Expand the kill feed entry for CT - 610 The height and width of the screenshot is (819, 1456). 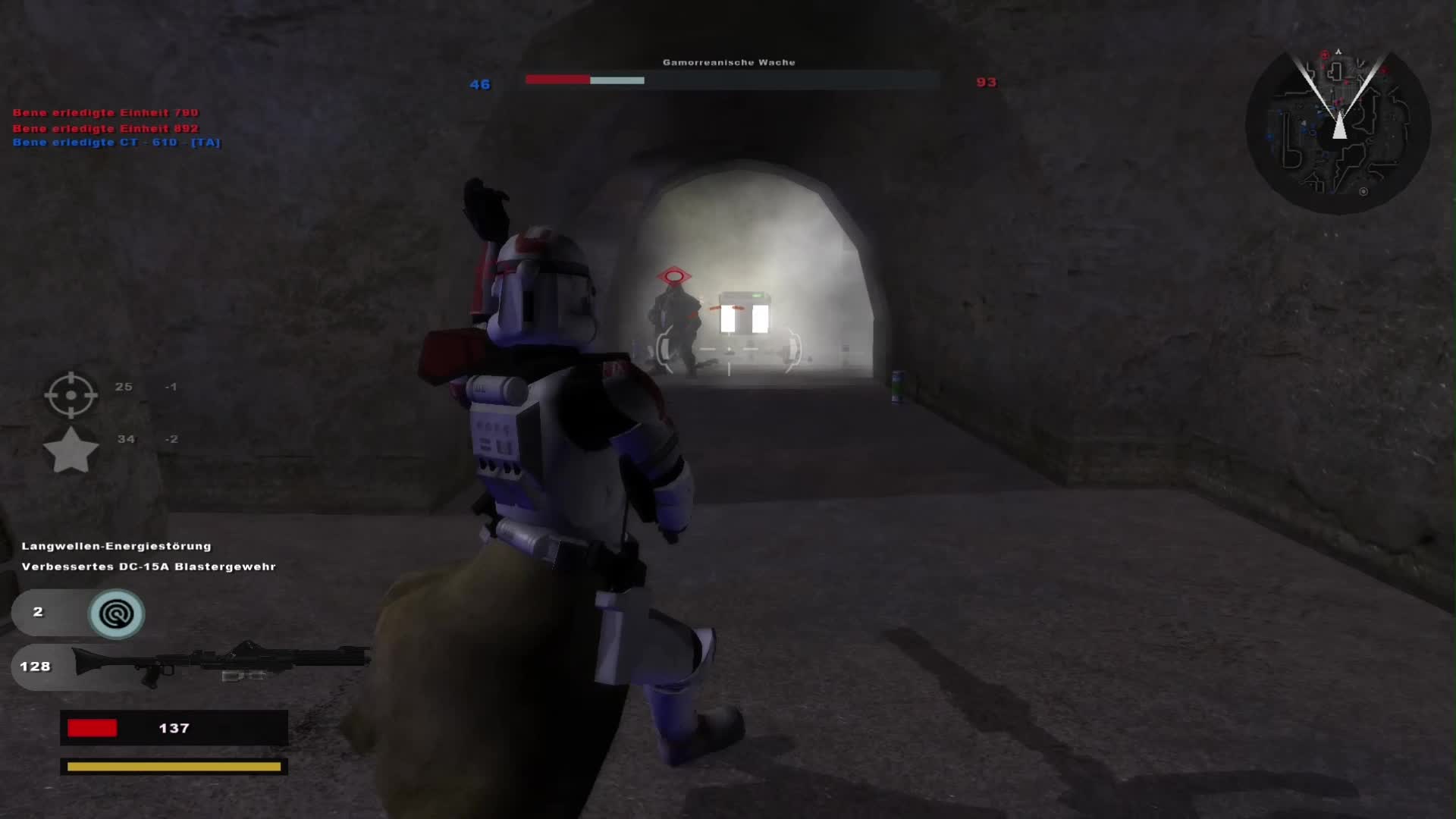coord(115,142)
